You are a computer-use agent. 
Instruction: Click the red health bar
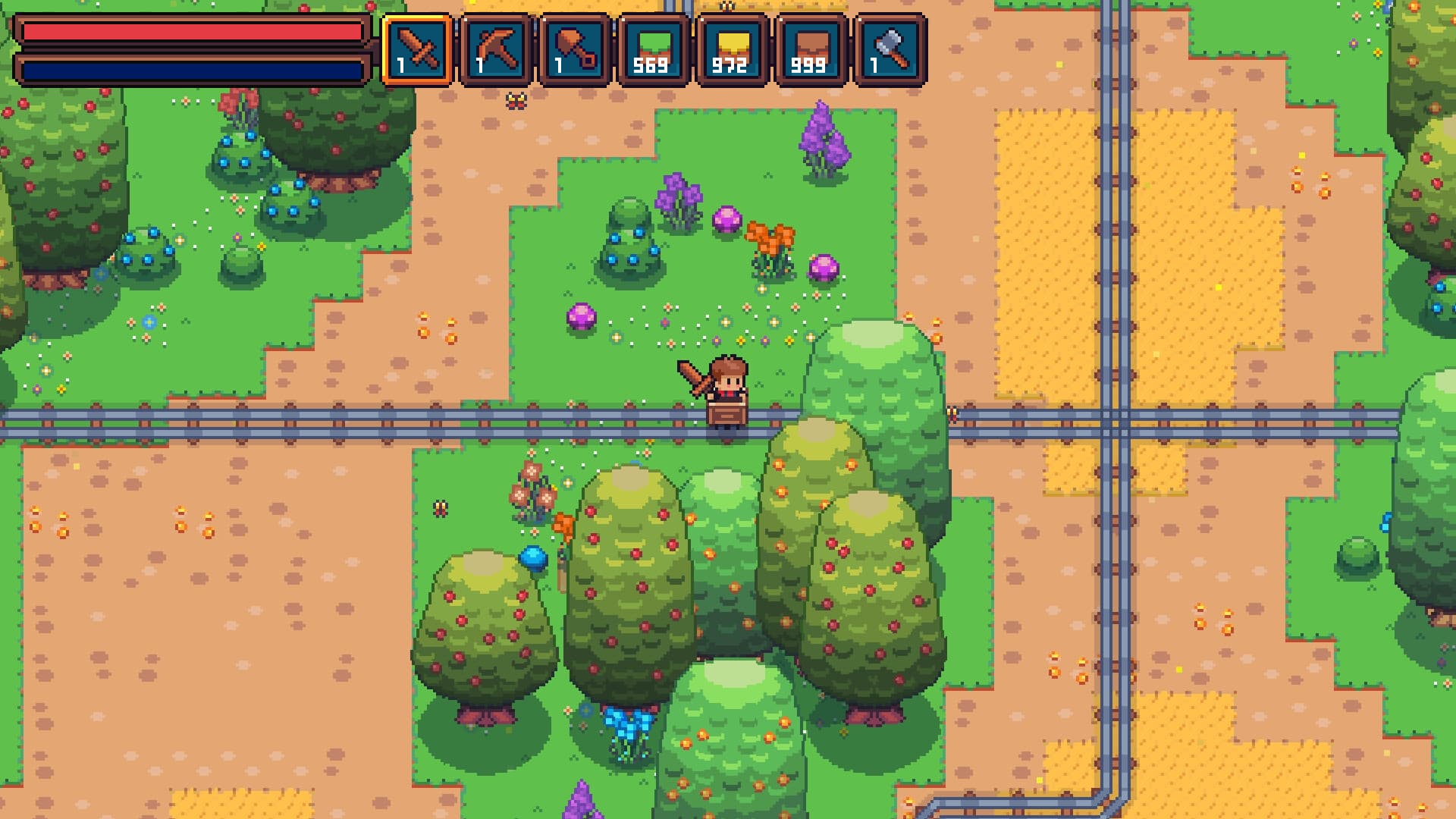point(190,30)
